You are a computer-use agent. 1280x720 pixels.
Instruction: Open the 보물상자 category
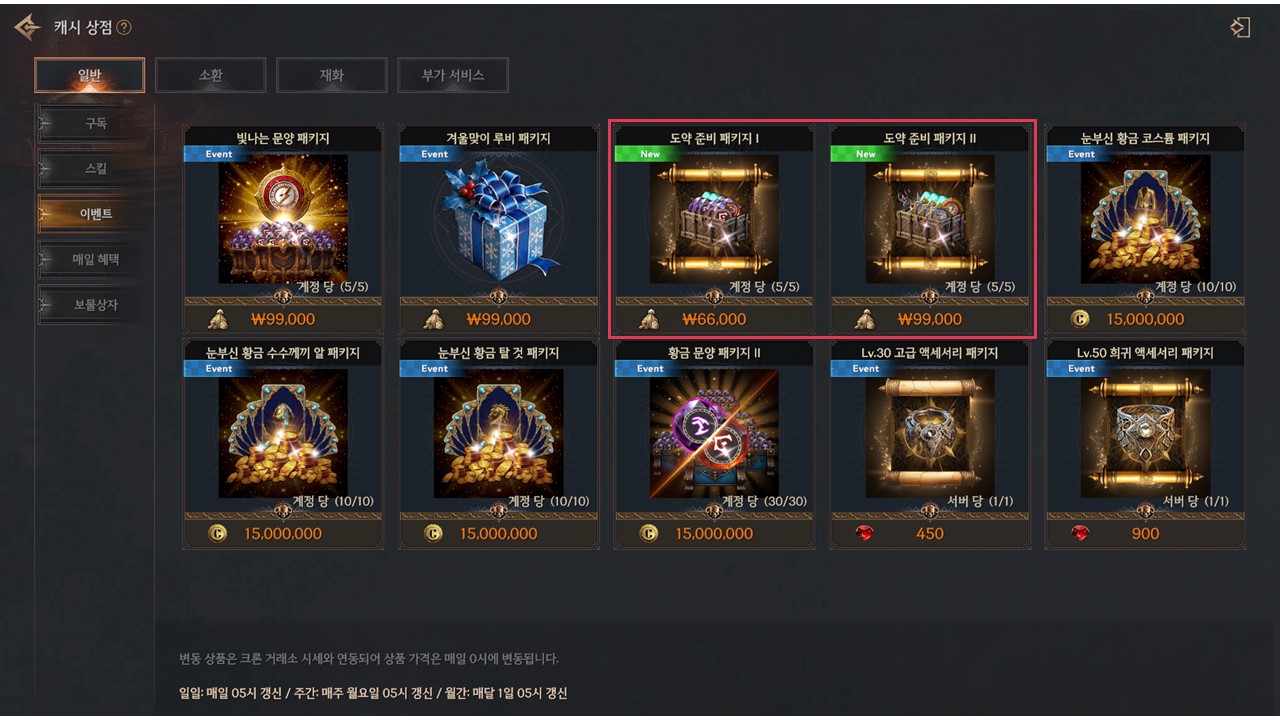pos(95,304)
